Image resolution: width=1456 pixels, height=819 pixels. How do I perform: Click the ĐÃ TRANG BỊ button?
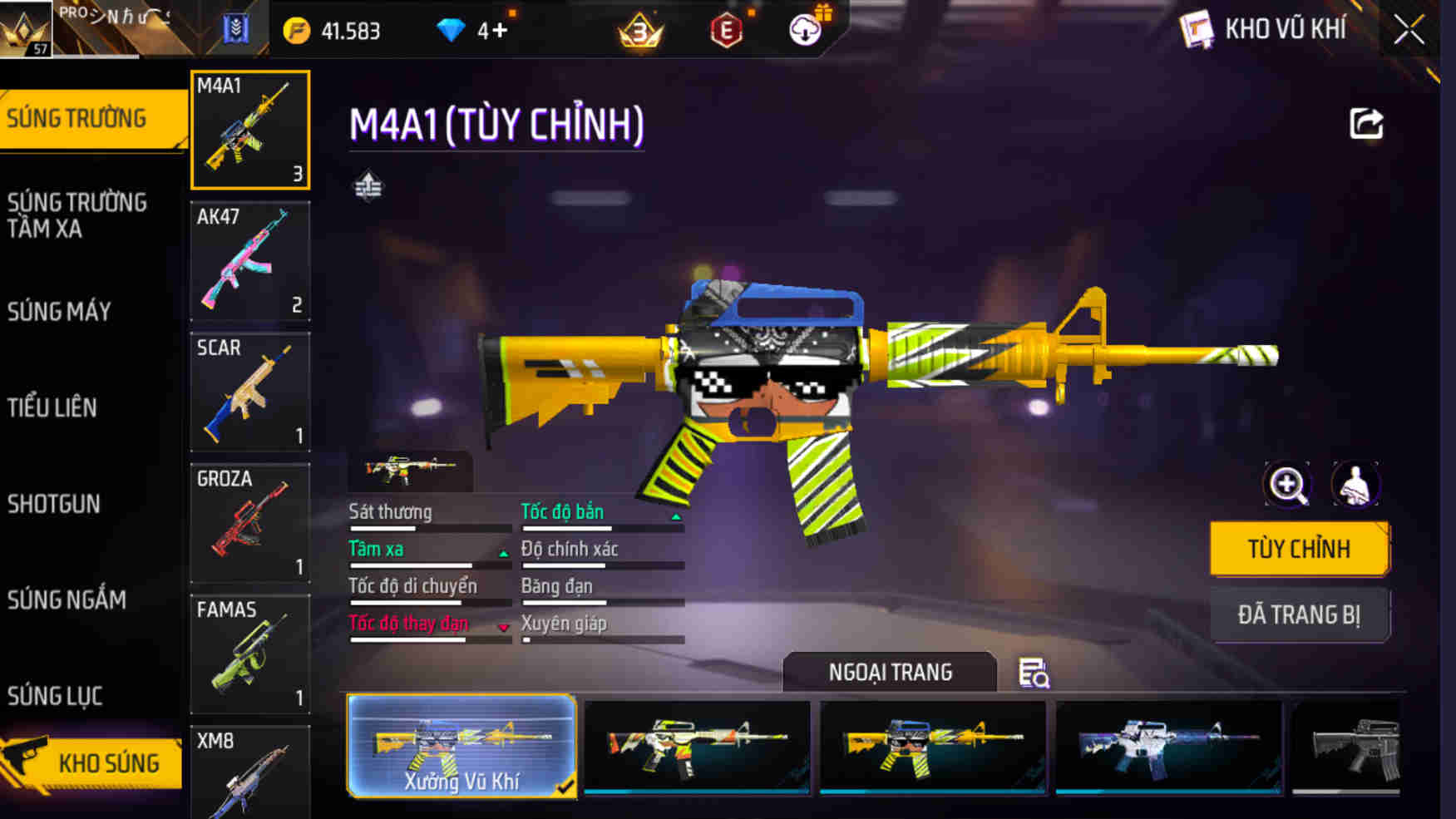coord(1300,614)
